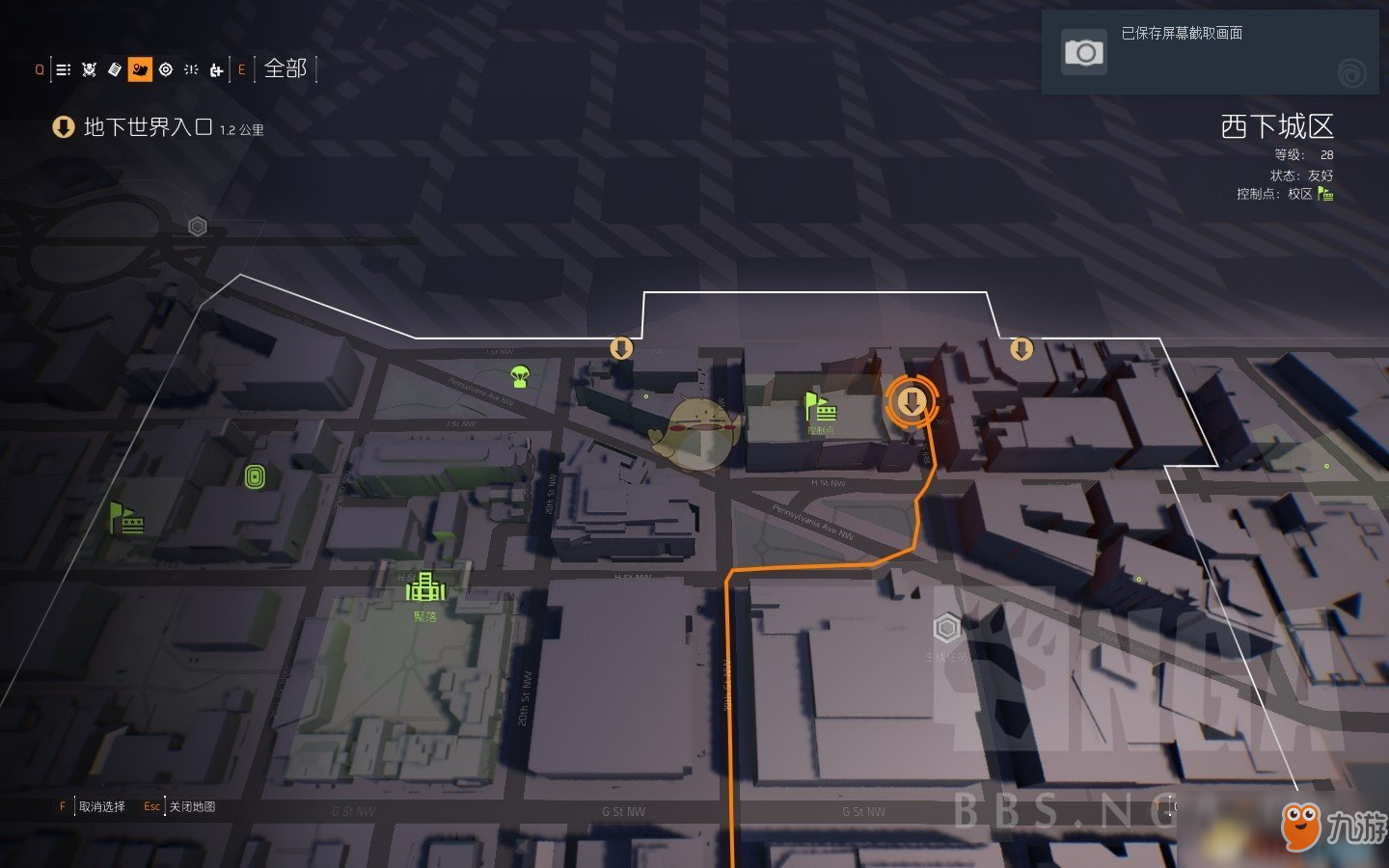This screenshot has width=1389, height=868.
Task: Select the medical cross map filter
Action: 216,69
